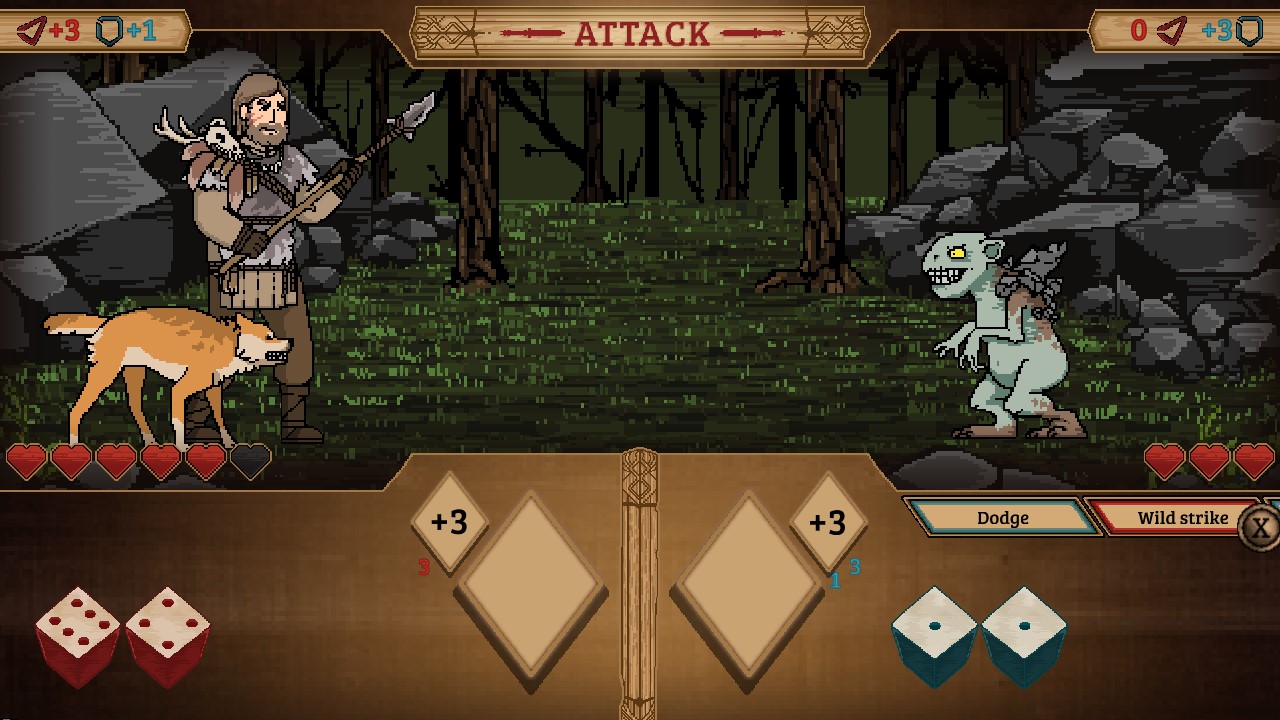Click the +3 badge on the right dice slot
Viewport: 1280px width, 720px height.
click(x=829, y=523)
